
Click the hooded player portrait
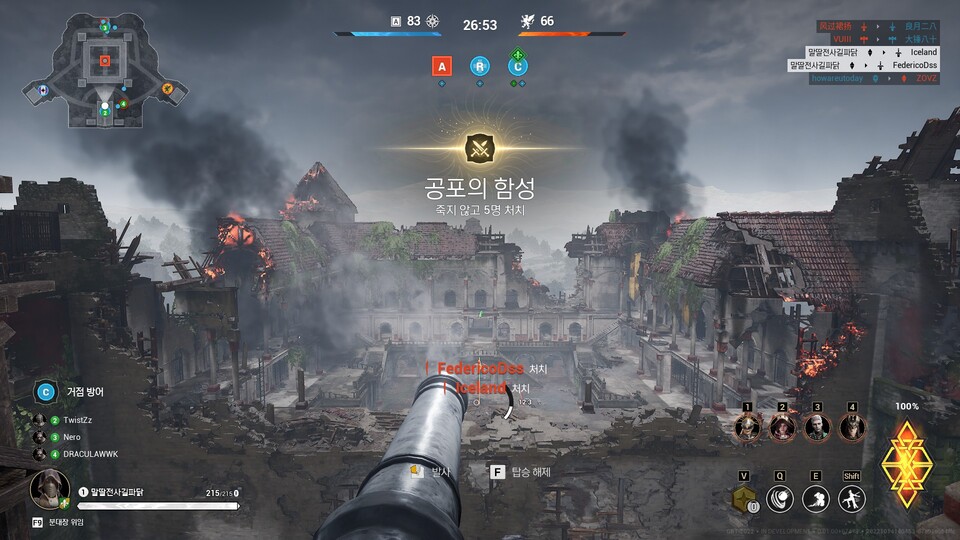coord(47,489)
